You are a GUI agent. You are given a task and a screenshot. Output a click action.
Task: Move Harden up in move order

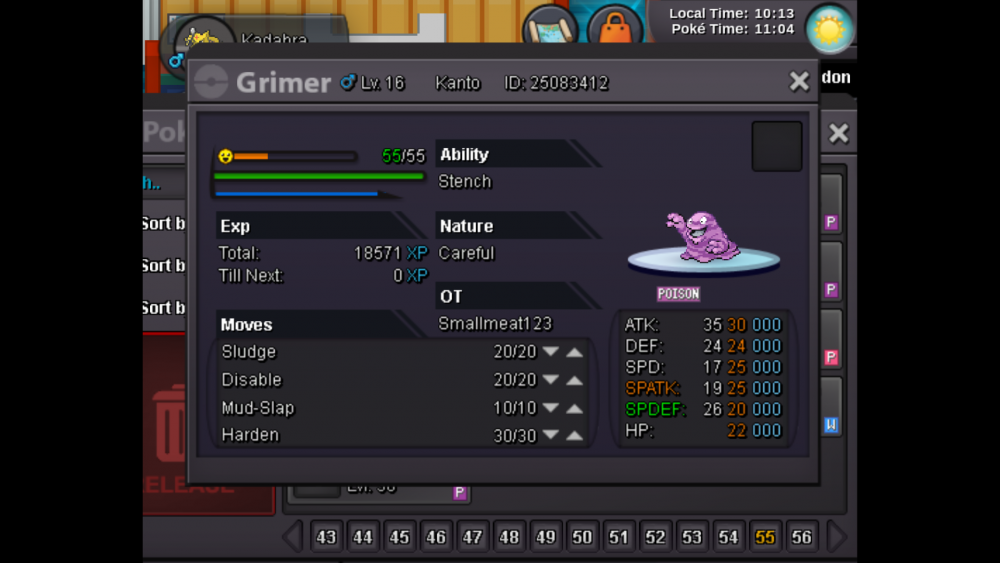point(574,435)
